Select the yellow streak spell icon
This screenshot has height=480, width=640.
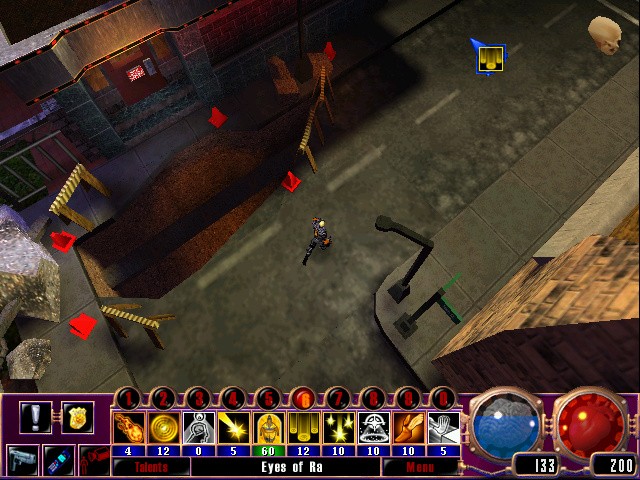click(x=233, y=426)
